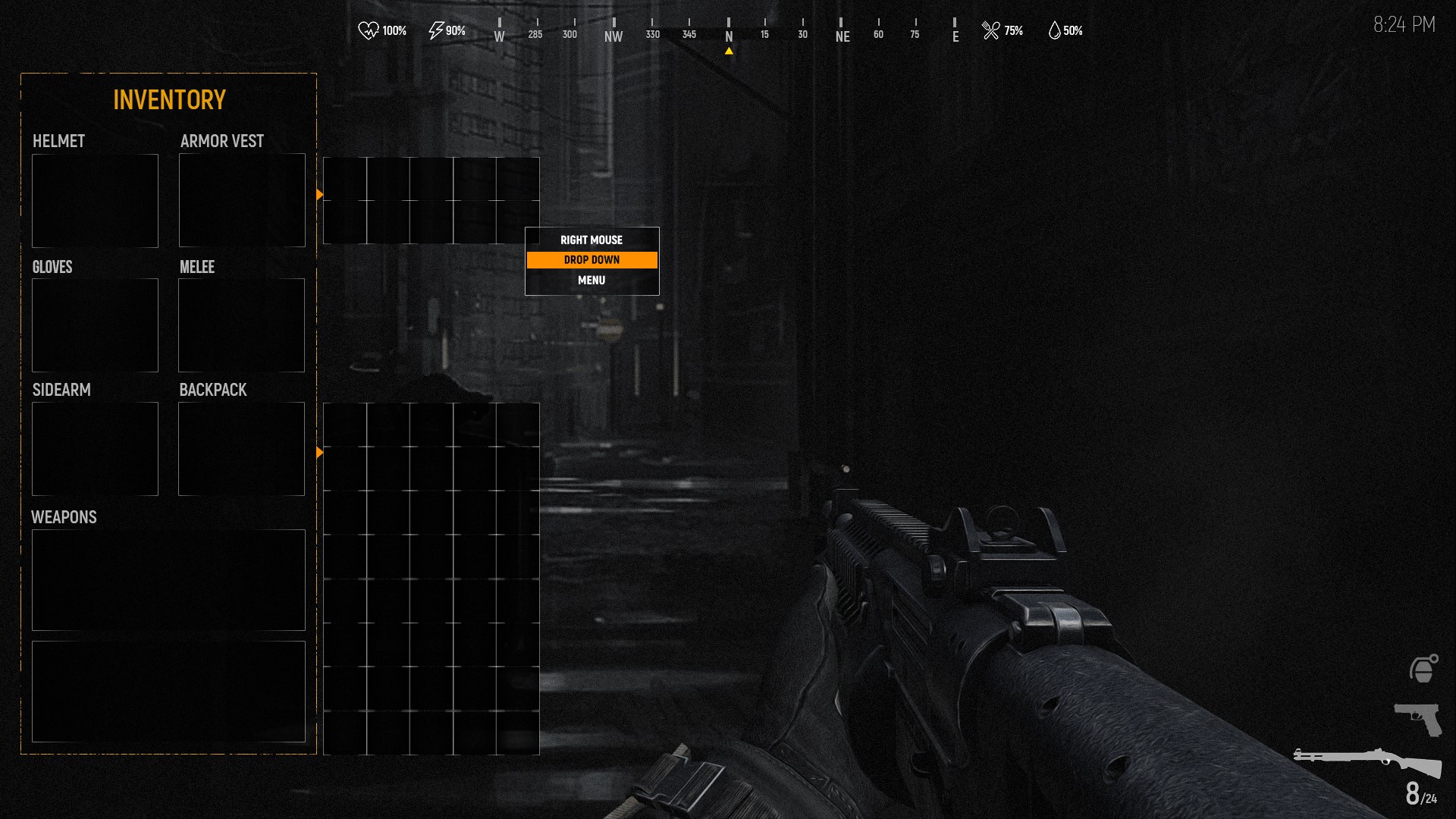1456x819 pixels.
Task: Click the Right Mouse context menu entry
Action: pos(591,240)
